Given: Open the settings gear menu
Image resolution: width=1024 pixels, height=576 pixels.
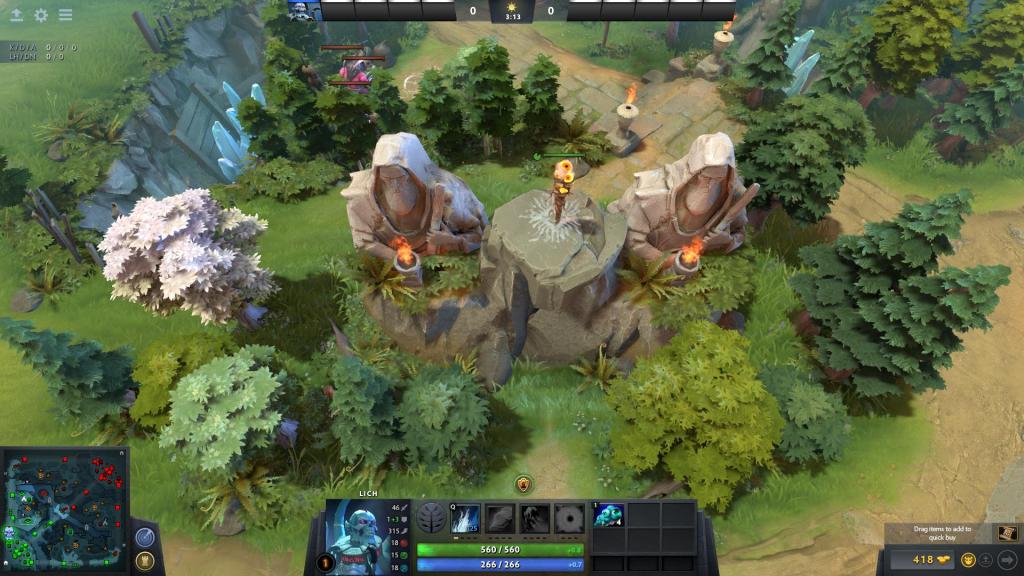Looking at the screenshot, I should click(x=41, y=15).
